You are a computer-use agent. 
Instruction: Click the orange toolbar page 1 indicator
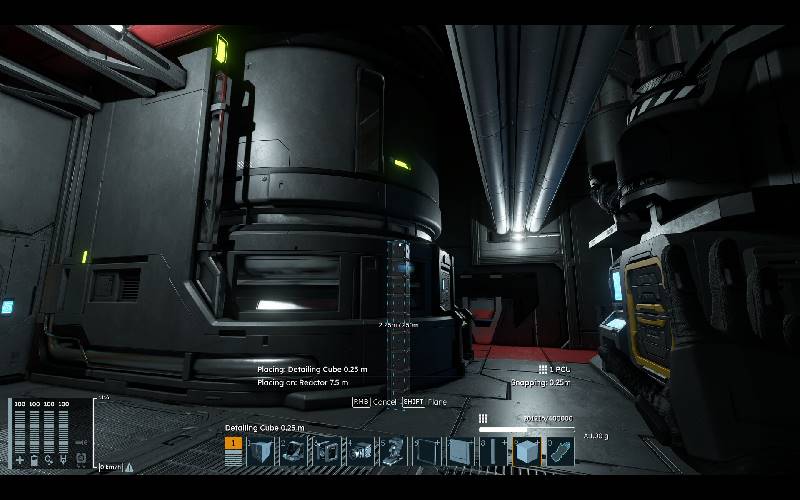(234, 443)
